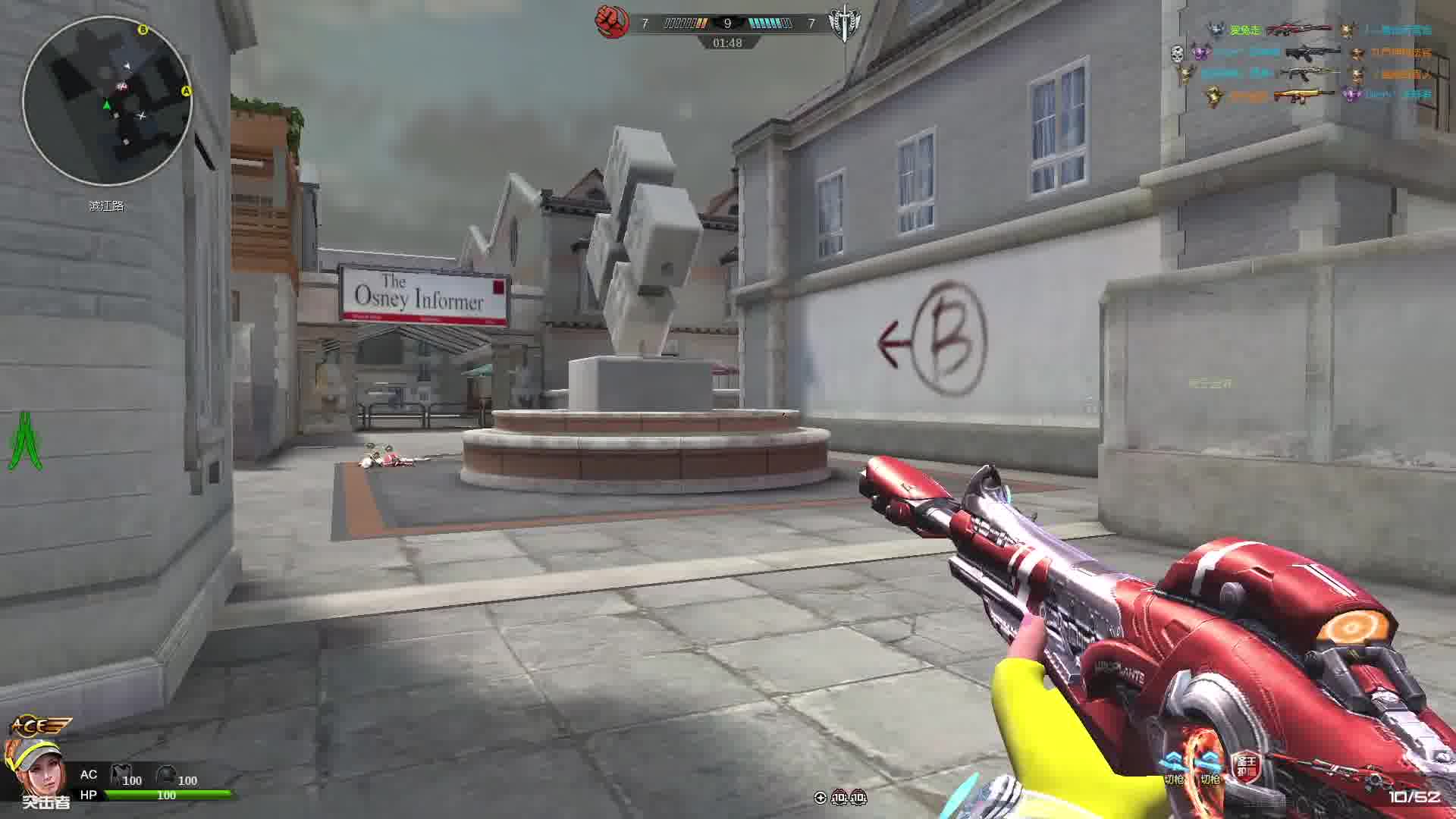The image size is (1456, 819).
Task: Click the skull icon in the kill feed
Action: tap(1176, 53)
